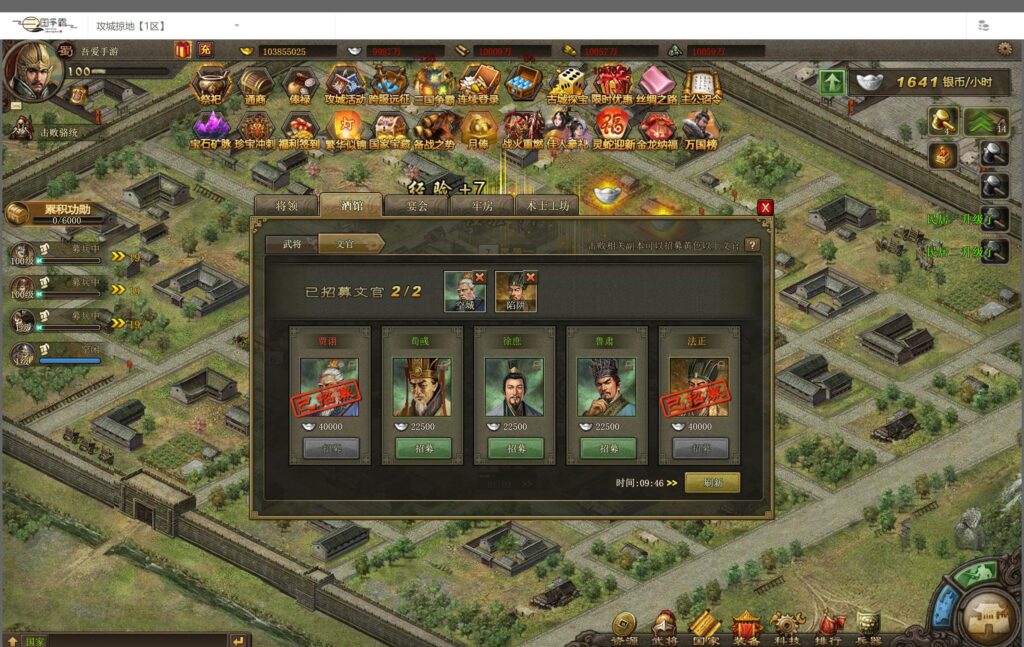The width and height of the screenshot is (1024, 647).
Task: Open the 古城探宝 dice icon
Action: click(566, 84)
